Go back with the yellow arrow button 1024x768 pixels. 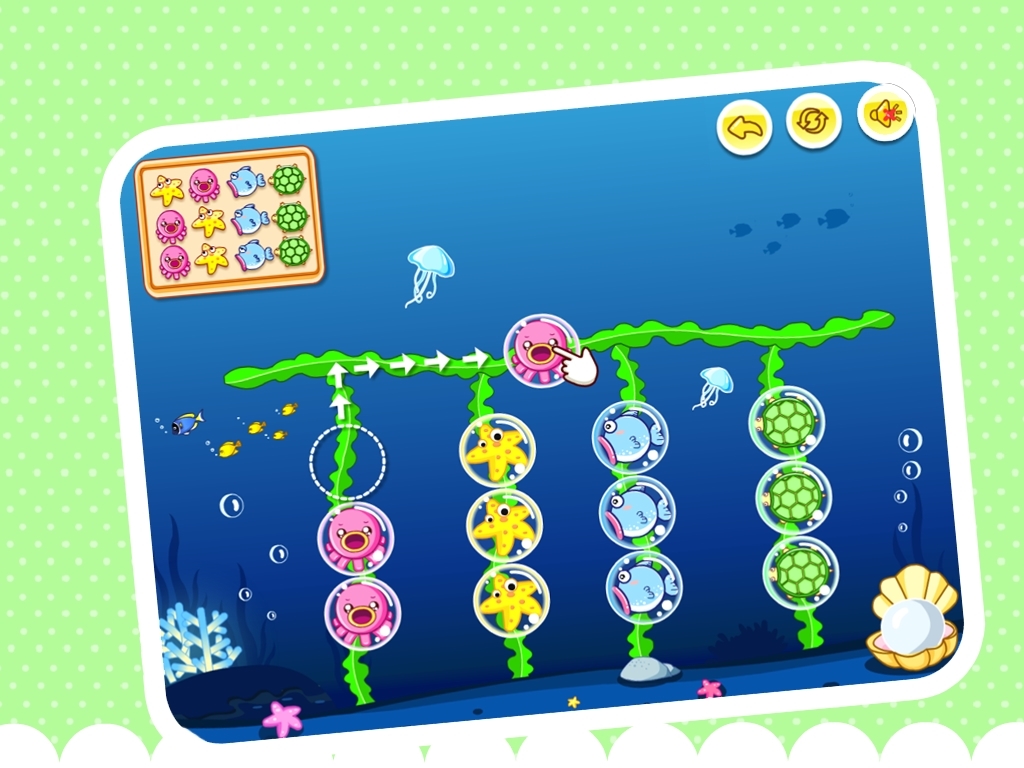pyautogui.click(x=744, y=127)
